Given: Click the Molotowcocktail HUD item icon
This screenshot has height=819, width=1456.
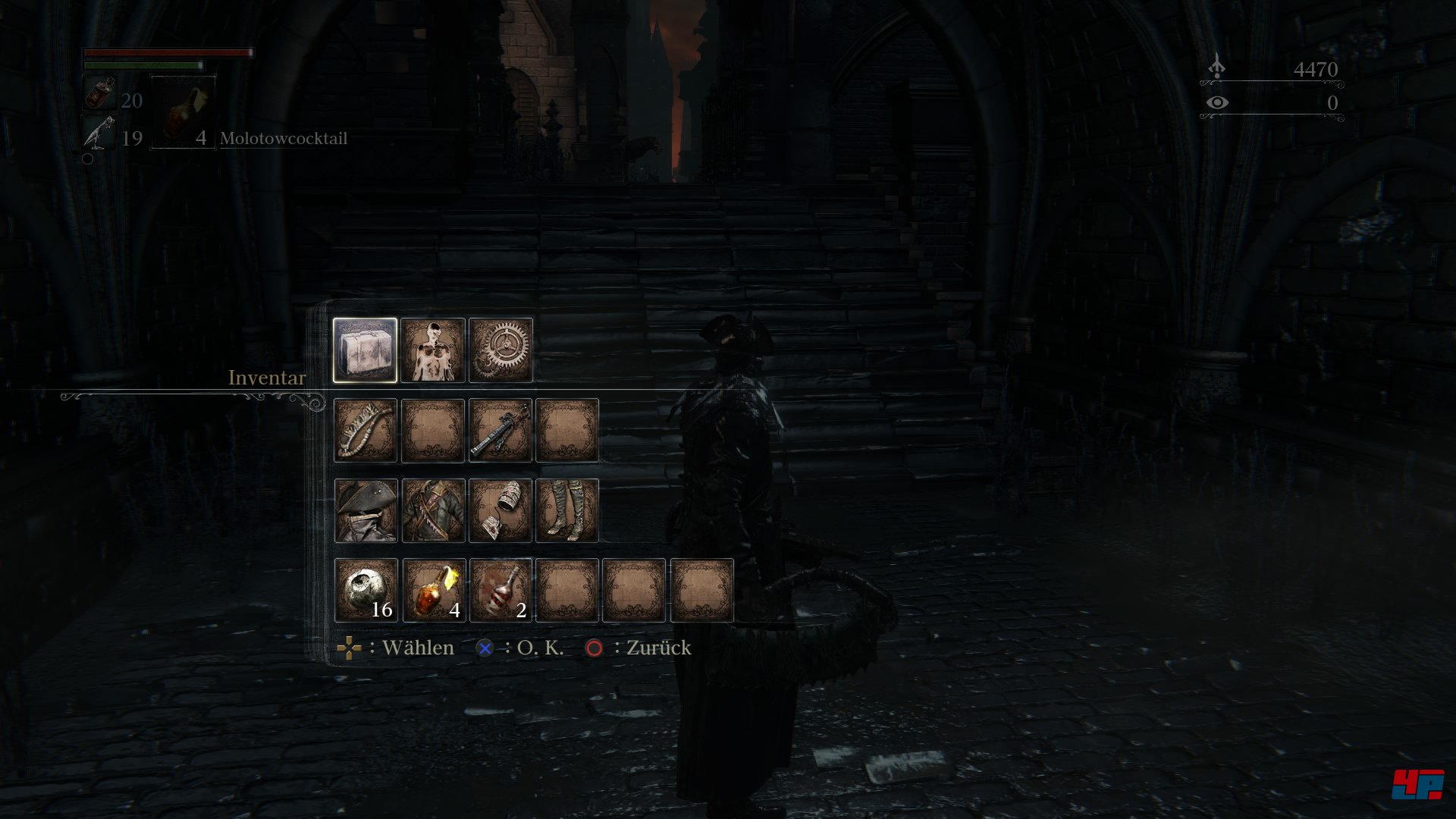Looking at the screenshot, I should [x=183, y=112].
